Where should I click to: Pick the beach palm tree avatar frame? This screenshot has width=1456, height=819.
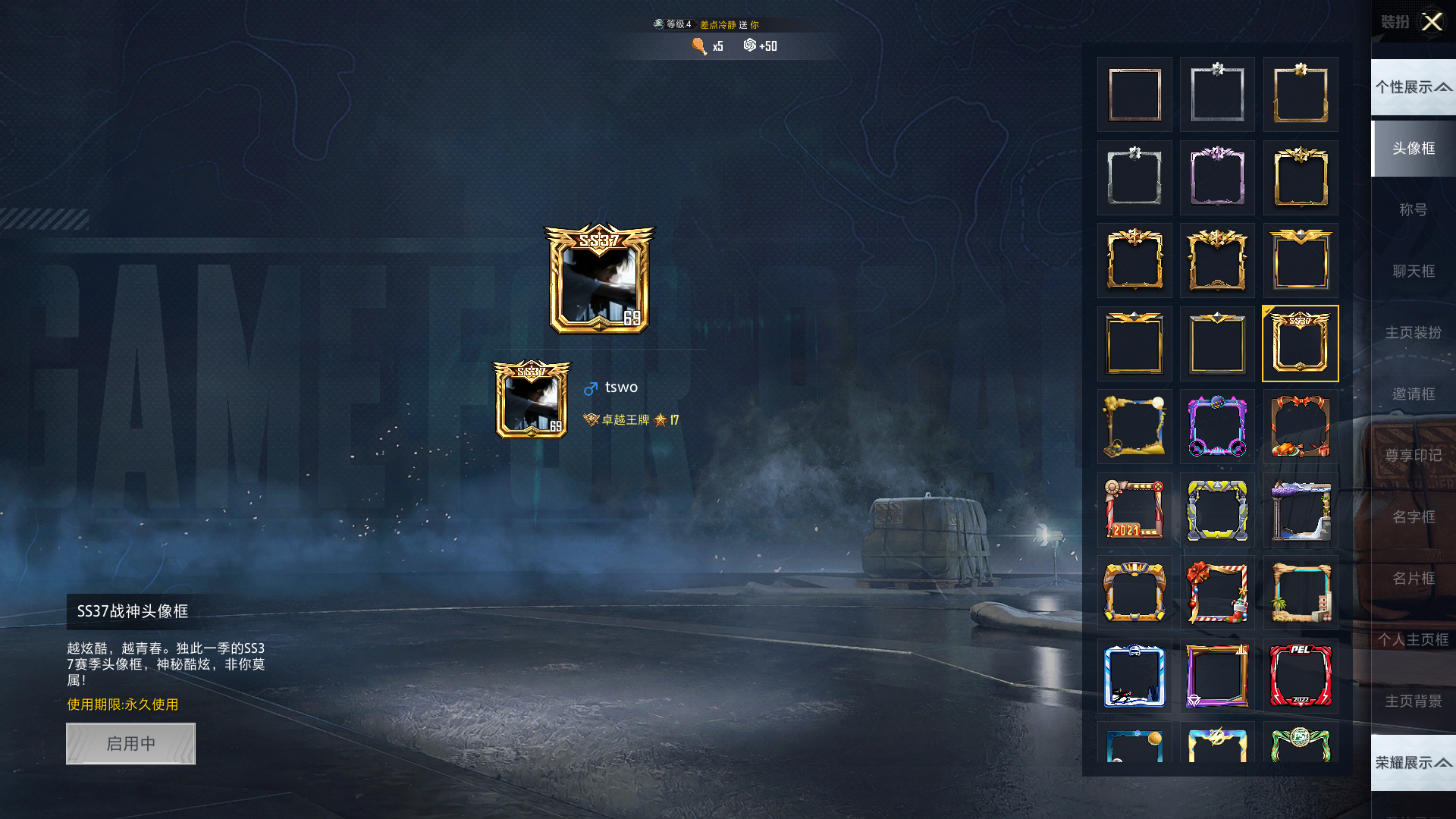pyautogui.click(x=1301, y=592)
